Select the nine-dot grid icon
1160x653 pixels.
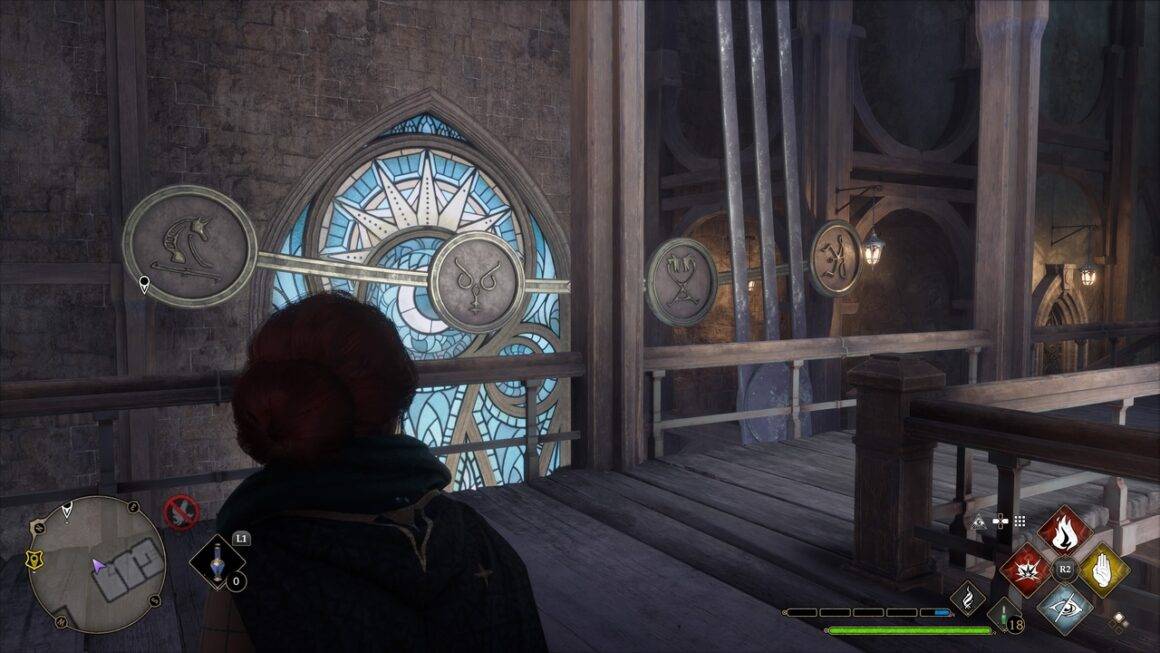(1020, 521)
